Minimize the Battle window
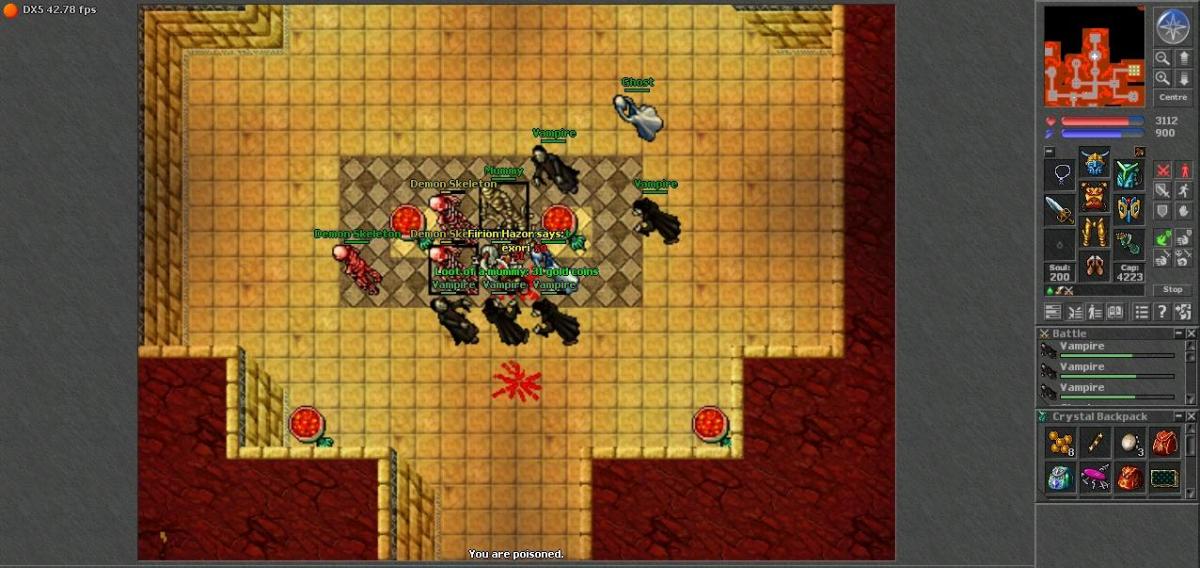The image size is (1200, 568). [1178, 333]
